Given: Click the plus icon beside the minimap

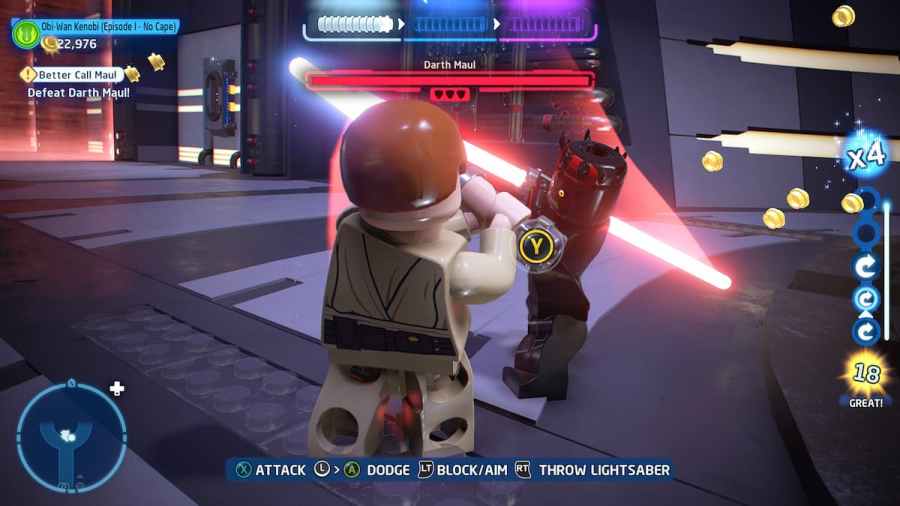Looking at the screenshot, I should [117, 388].
